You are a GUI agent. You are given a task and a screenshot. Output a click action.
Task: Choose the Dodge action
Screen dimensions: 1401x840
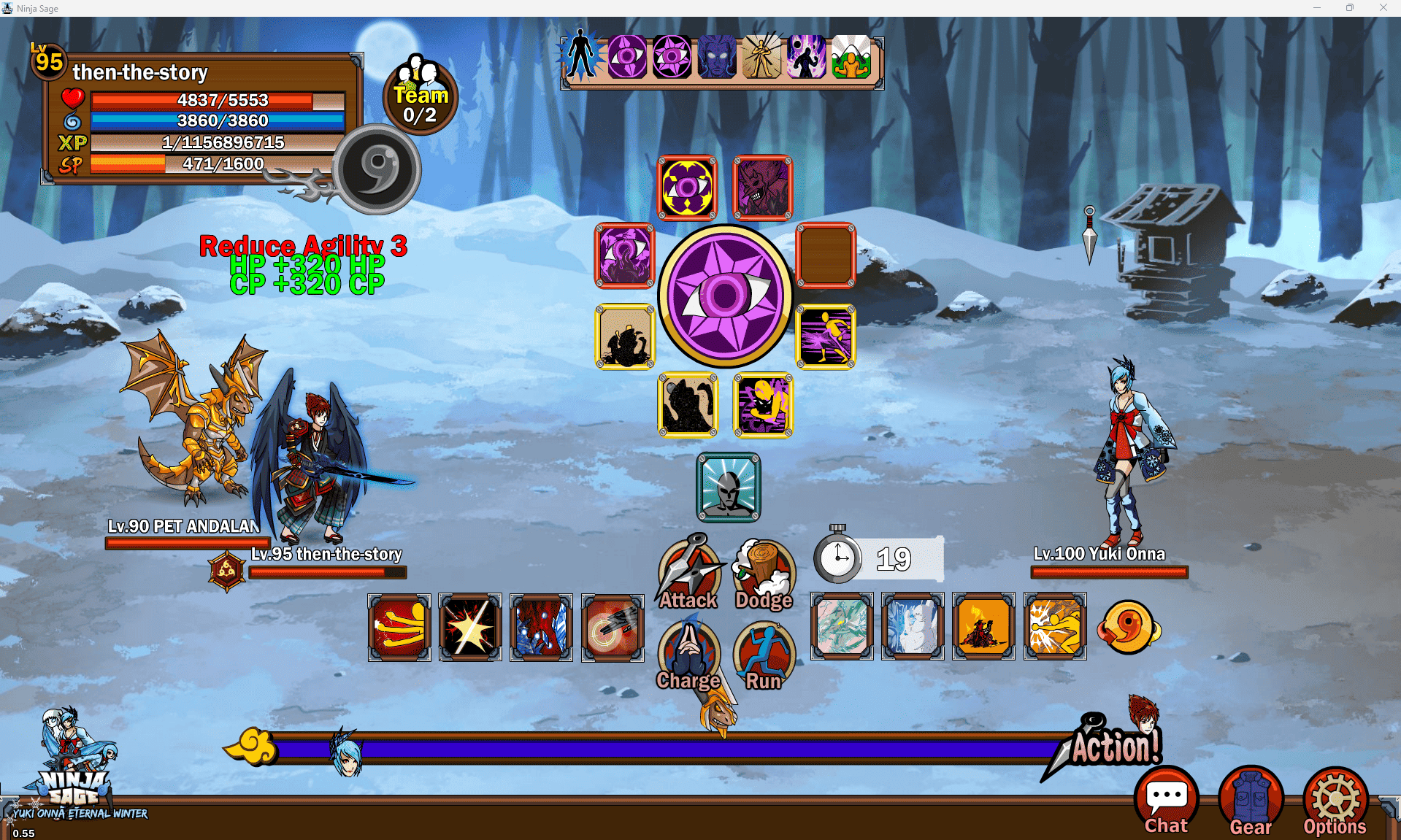coord(764,574)
